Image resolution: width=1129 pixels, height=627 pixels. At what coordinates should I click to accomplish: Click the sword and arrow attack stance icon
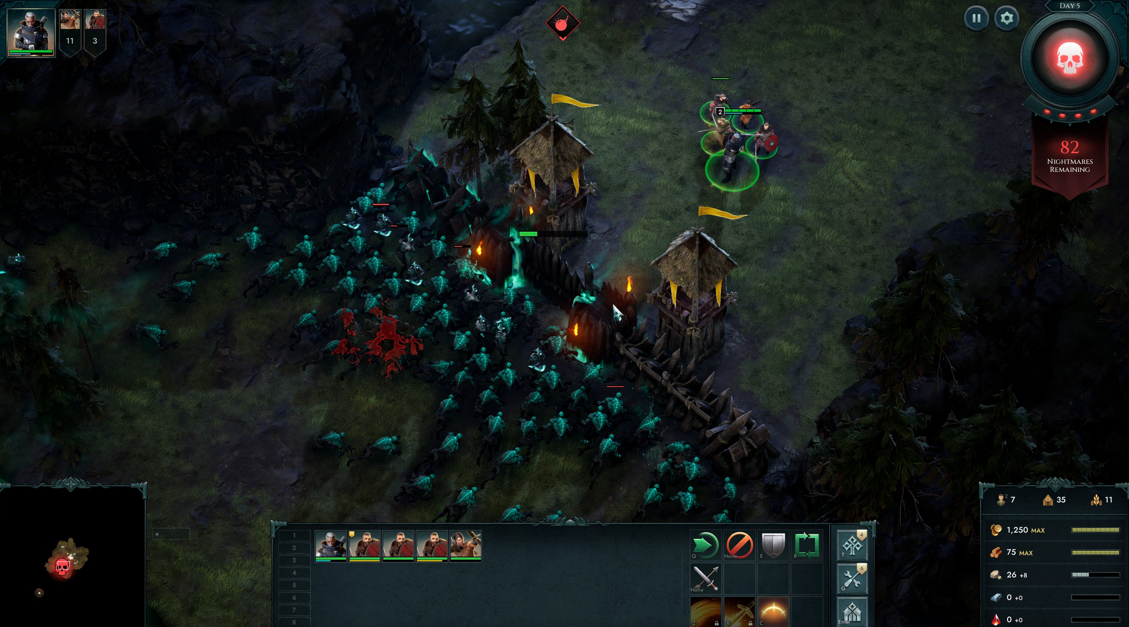click(x=705, y=578)
